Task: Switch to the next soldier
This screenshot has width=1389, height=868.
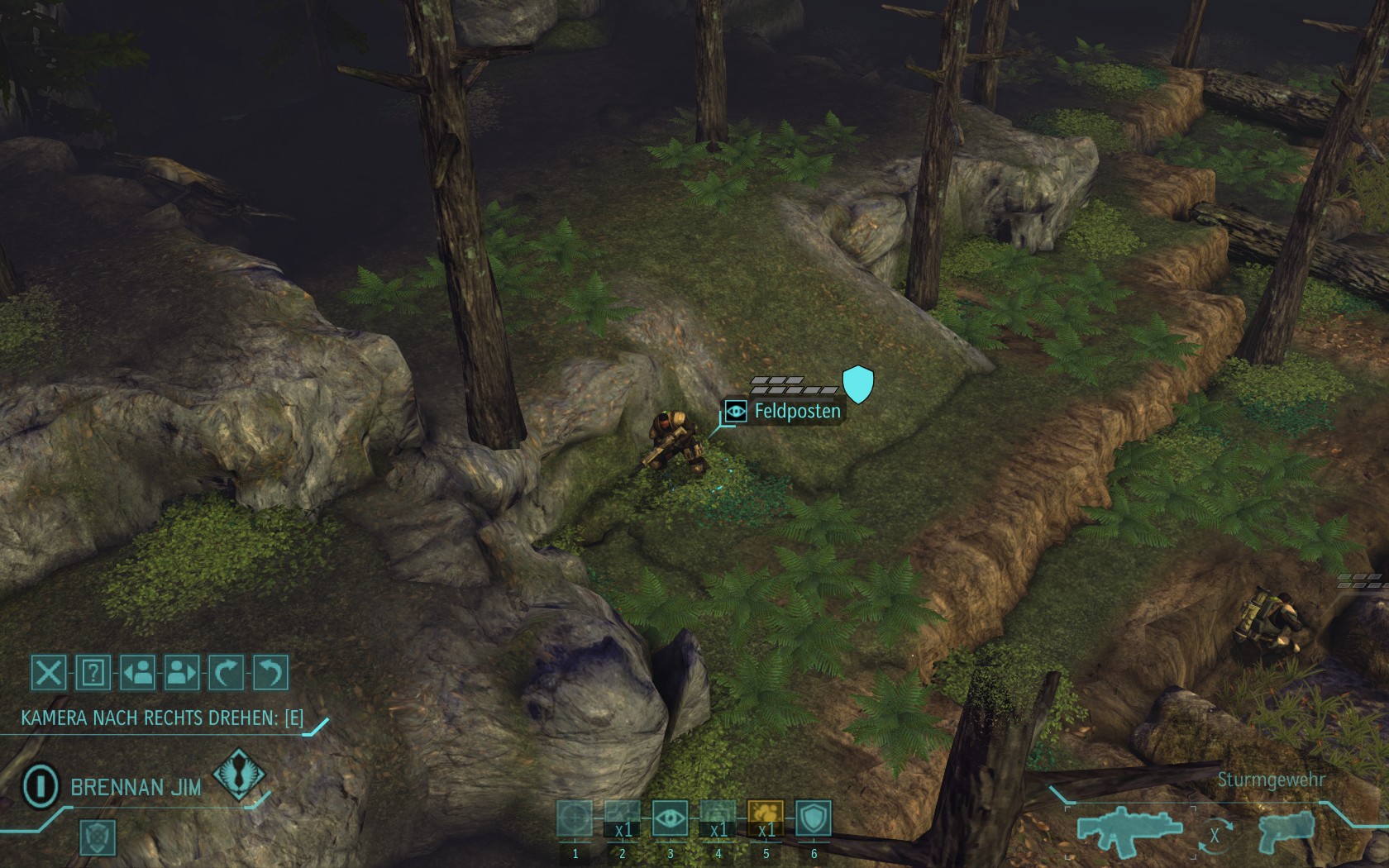Action: pos(182,673)
